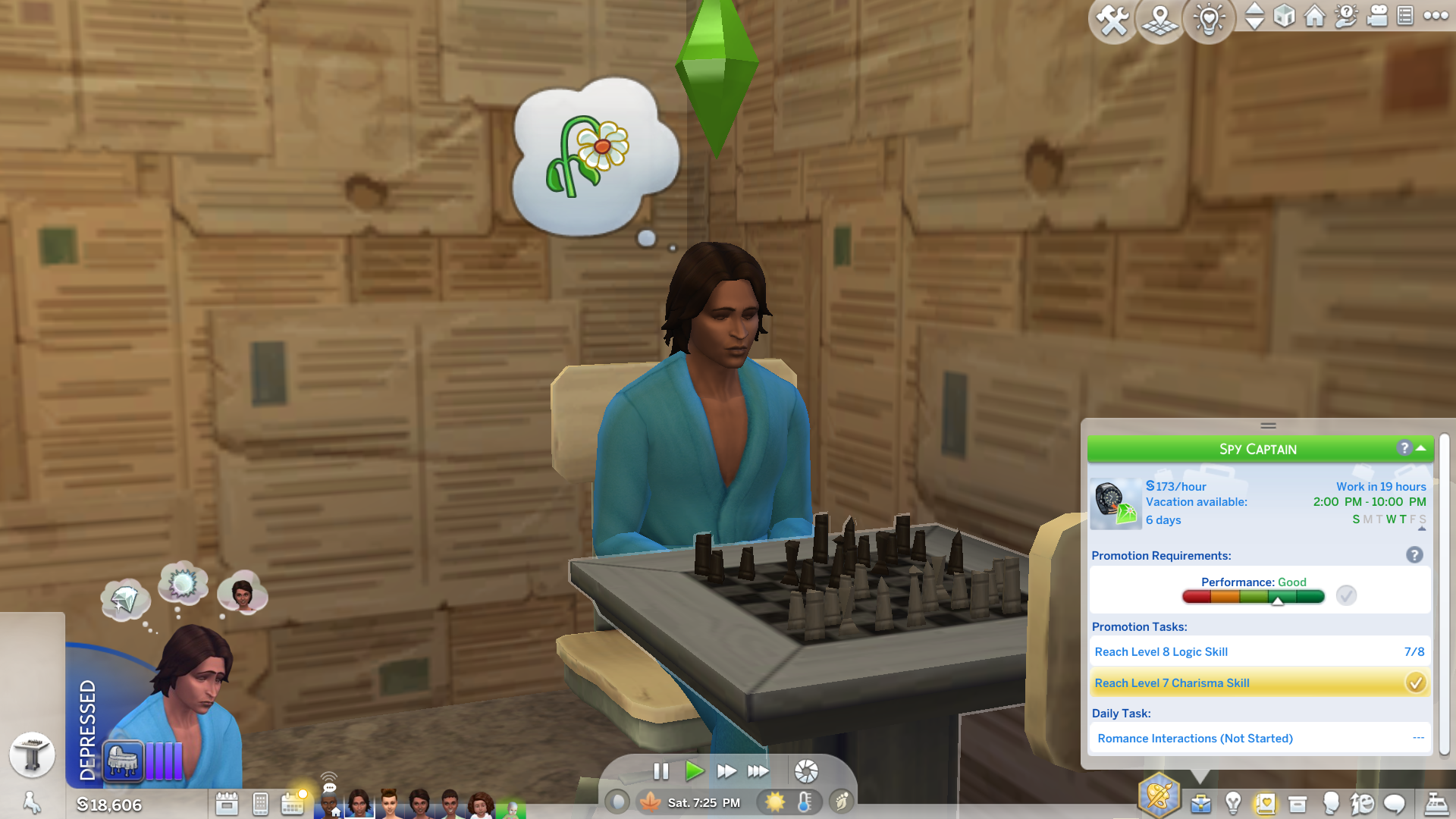This screenshot has width=1456, height=819.
Task: Click the queued chess table action icon
Action: [32, 755]
